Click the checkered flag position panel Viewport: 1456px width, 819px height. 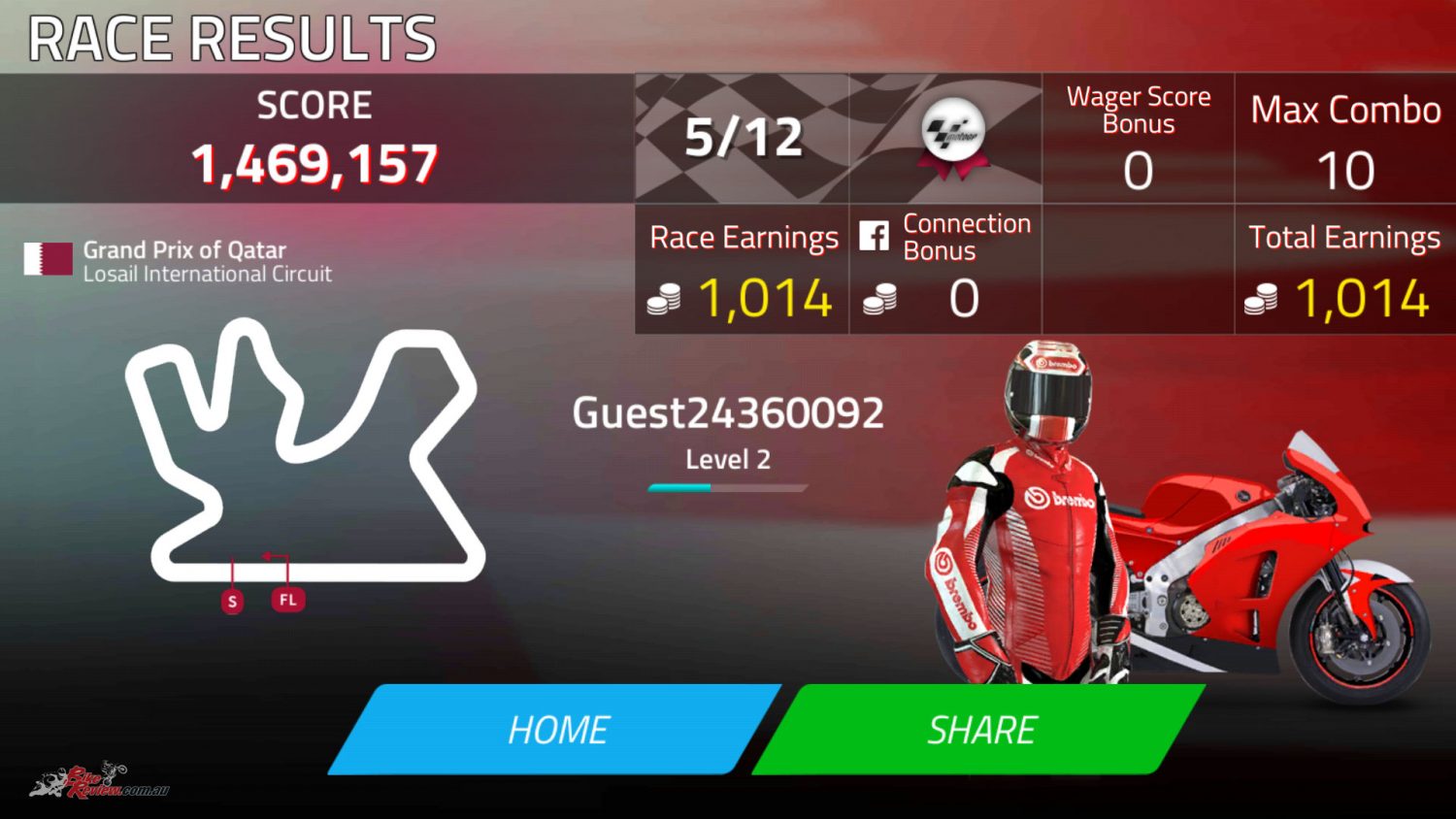tap(741, 138)
